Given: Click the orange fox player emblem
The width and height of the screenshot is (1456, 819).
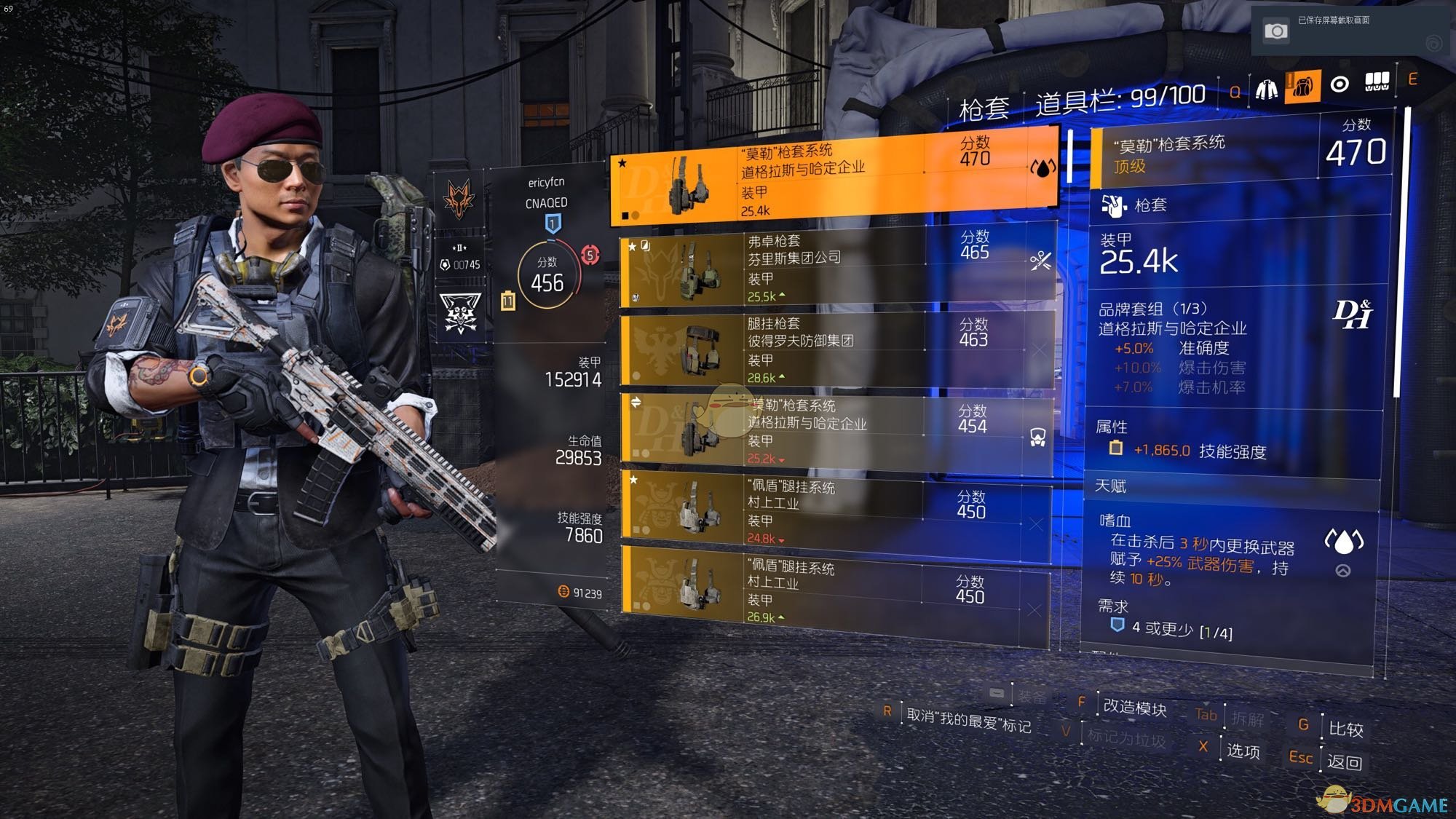Looking at the screenshot, I should pyautogui.click(x=459, y=199).
